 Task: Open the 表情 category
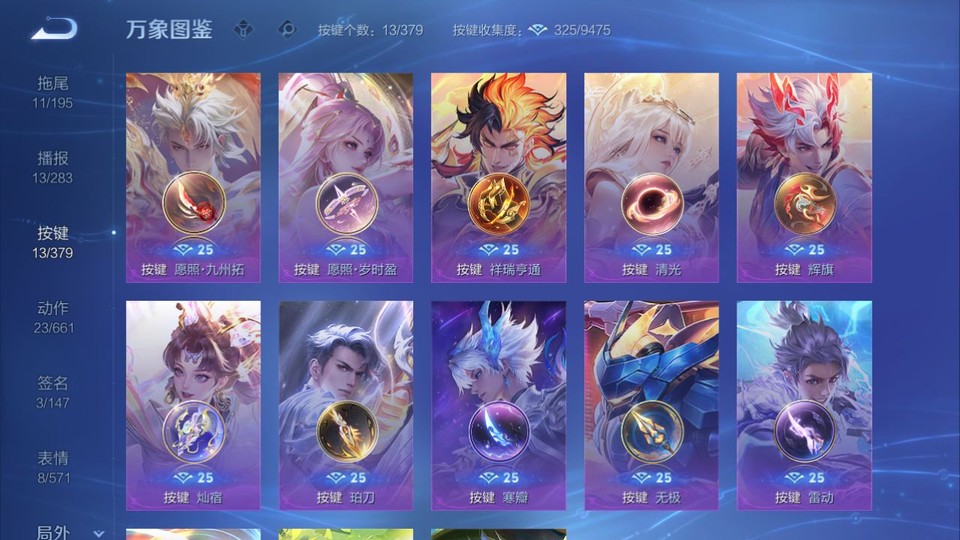53,466
